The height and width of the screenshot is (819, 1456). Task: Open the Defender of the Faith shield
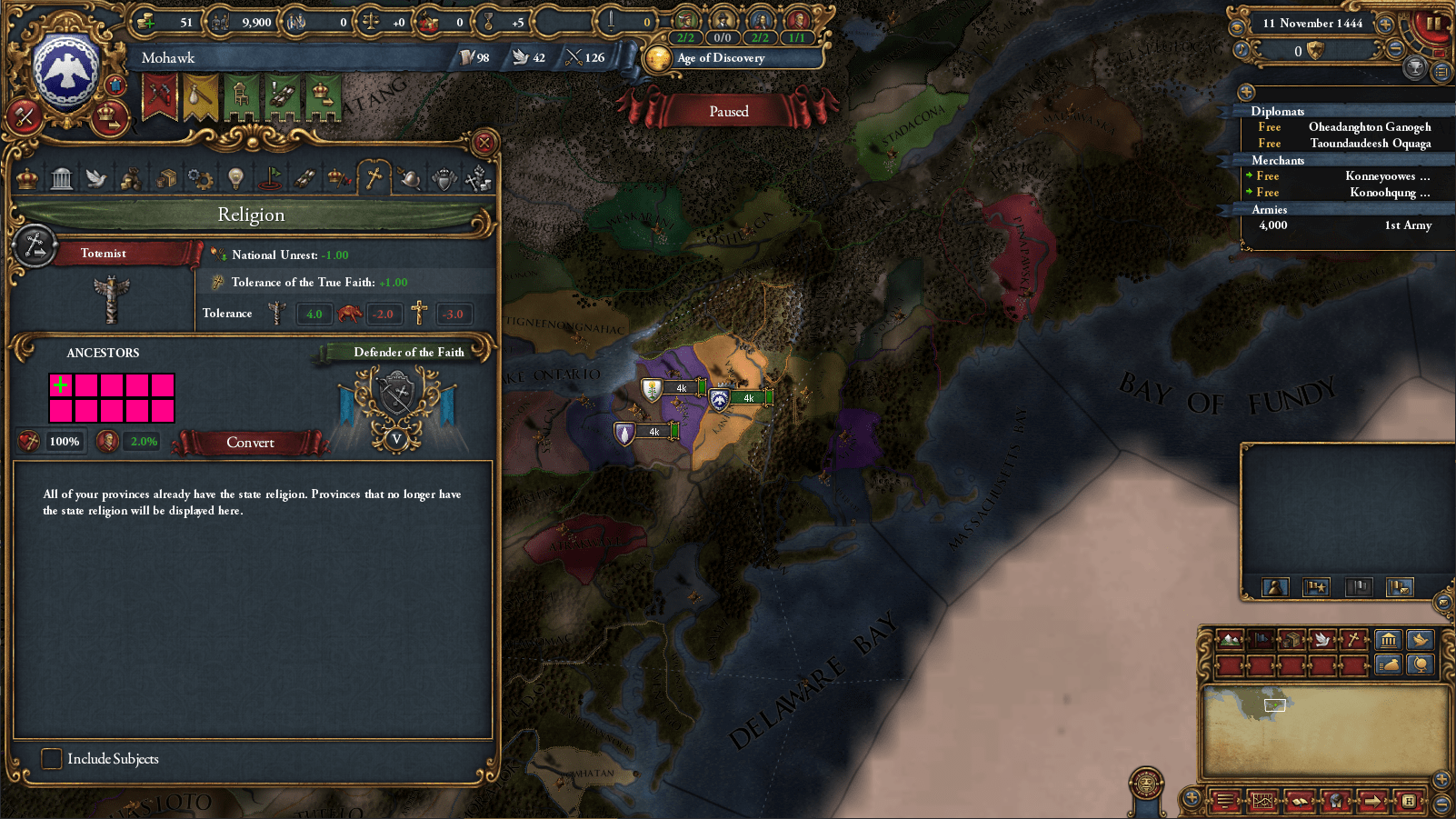(397, 397)
